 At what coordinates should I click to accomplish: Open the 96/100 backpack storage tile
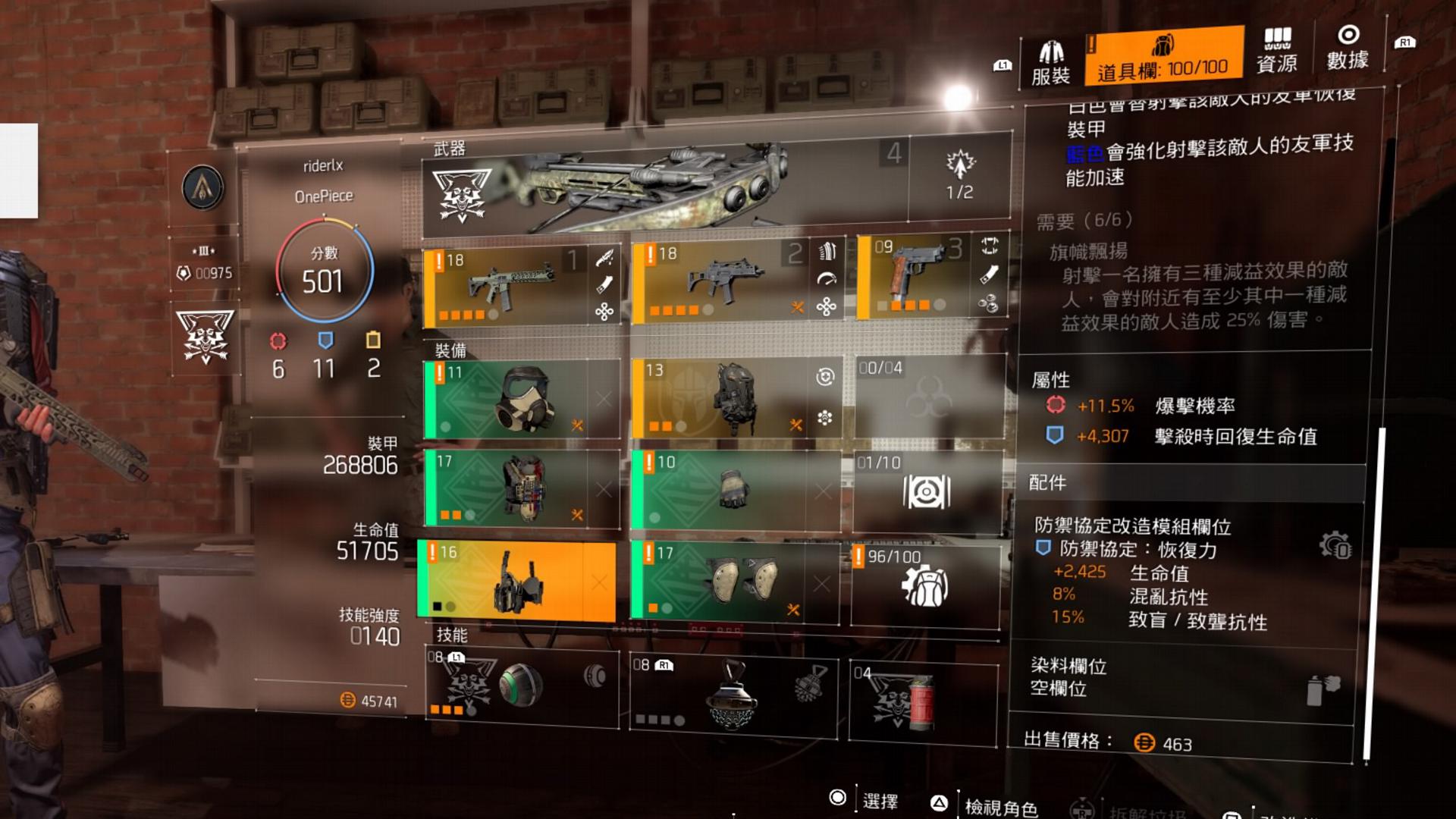tap(925, 585)
